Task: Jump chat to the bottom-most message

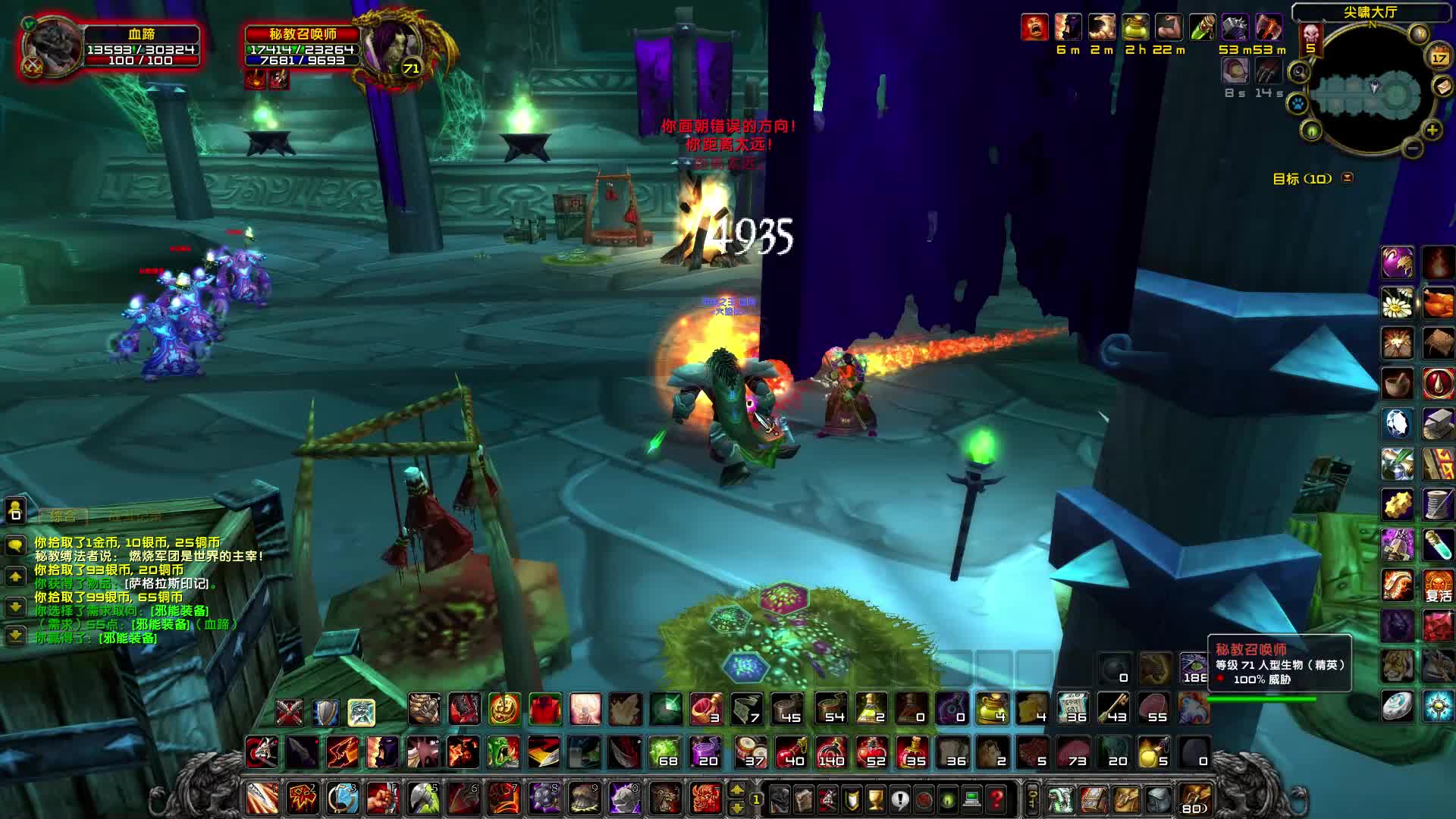Action: (16, 635)
